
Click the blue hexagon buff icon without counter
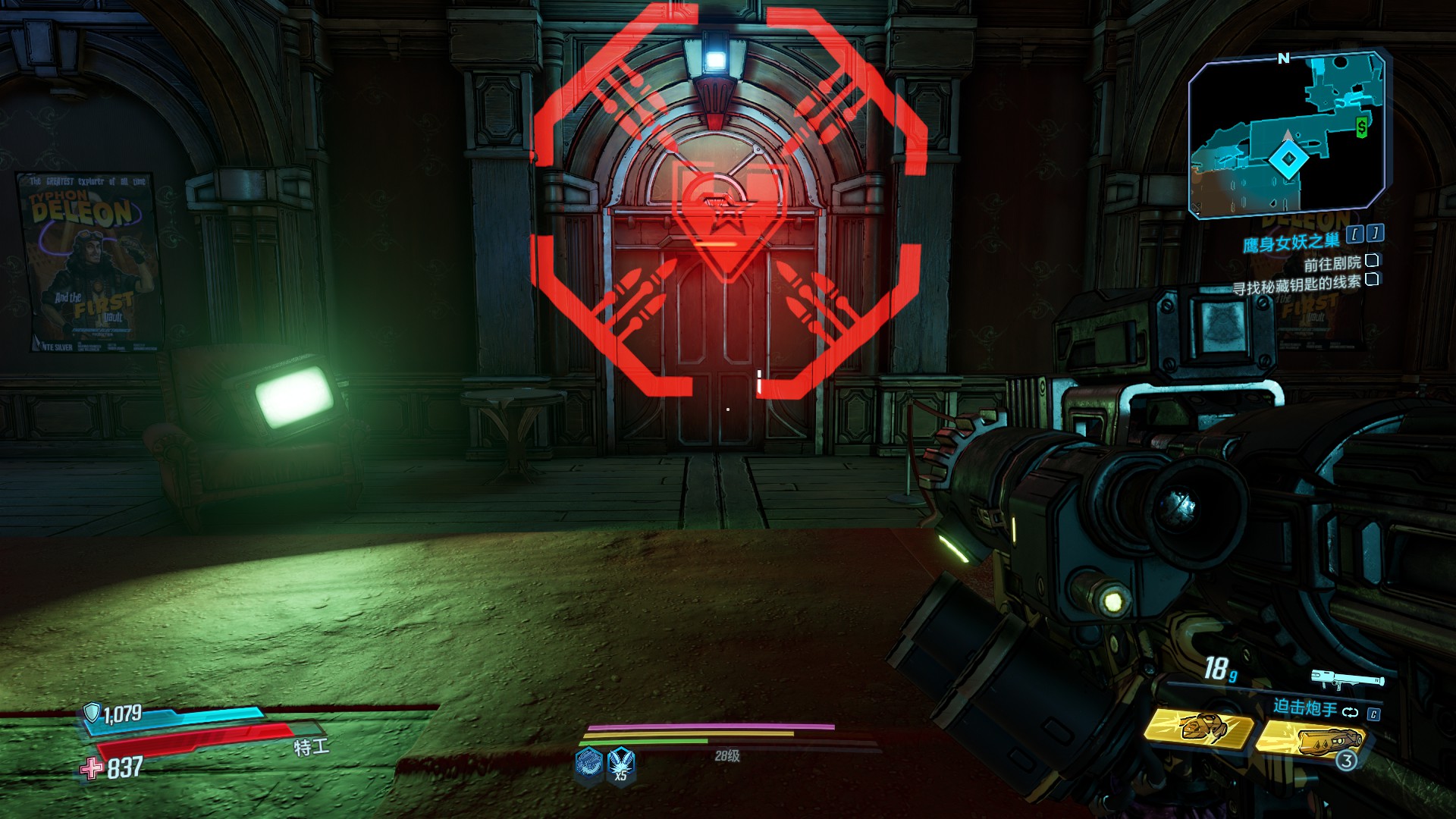click(x=588, y=761)
